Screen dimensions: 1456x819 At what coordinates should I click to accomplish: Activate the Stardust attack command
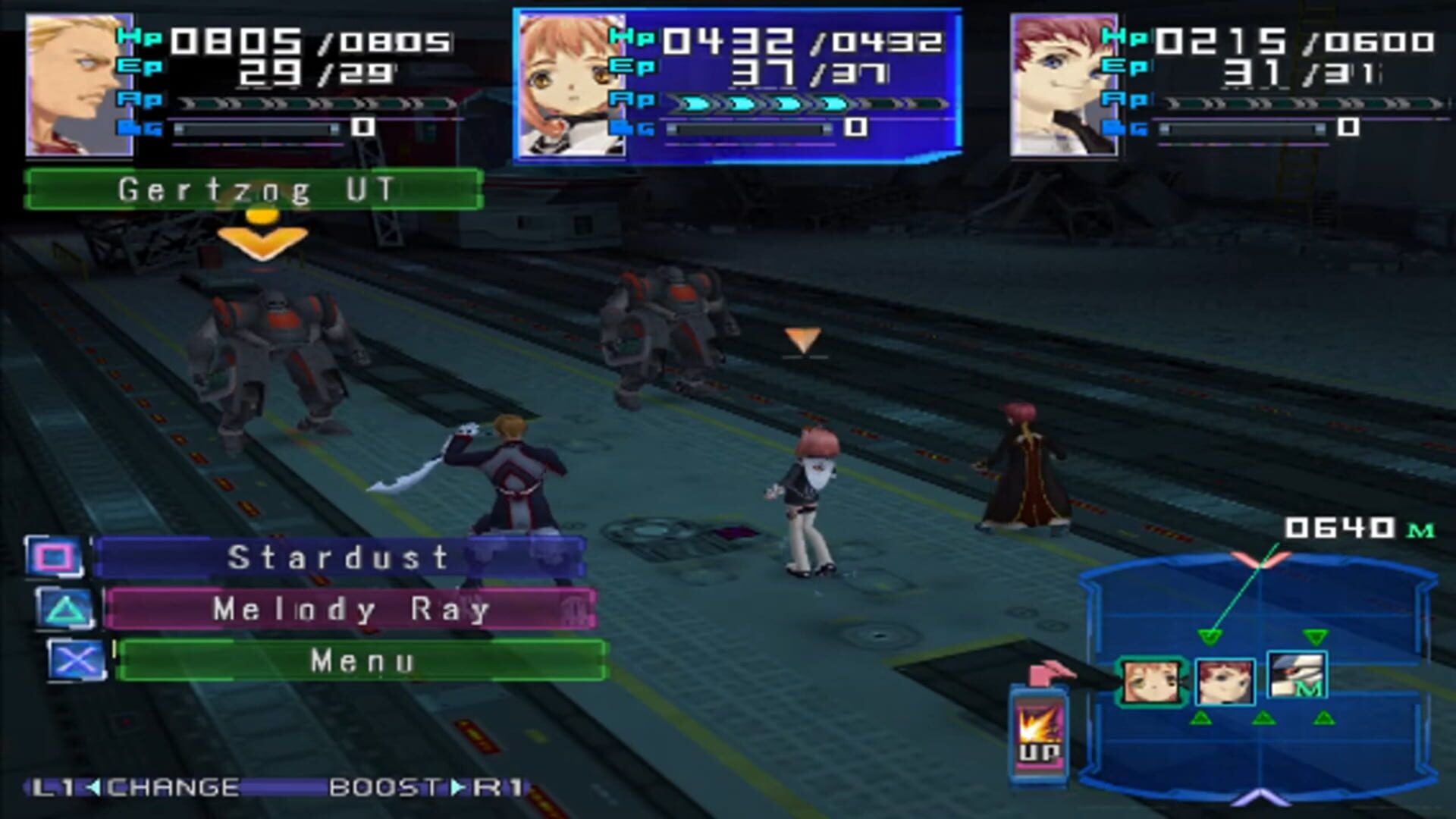coord(341,559)
